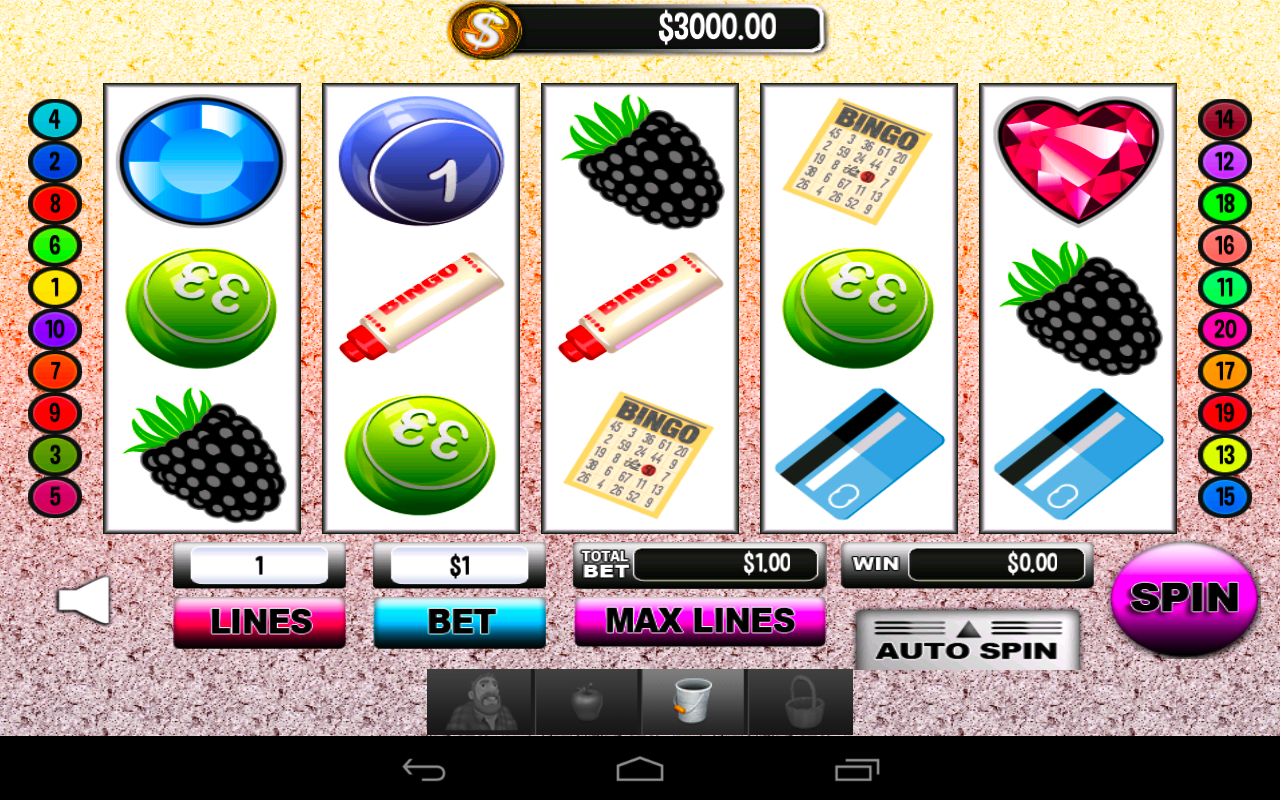The height and width of the screenshot is (800, 1280).
Task: Click the grayed-out apple collectible icon
Action: [586, 701]
